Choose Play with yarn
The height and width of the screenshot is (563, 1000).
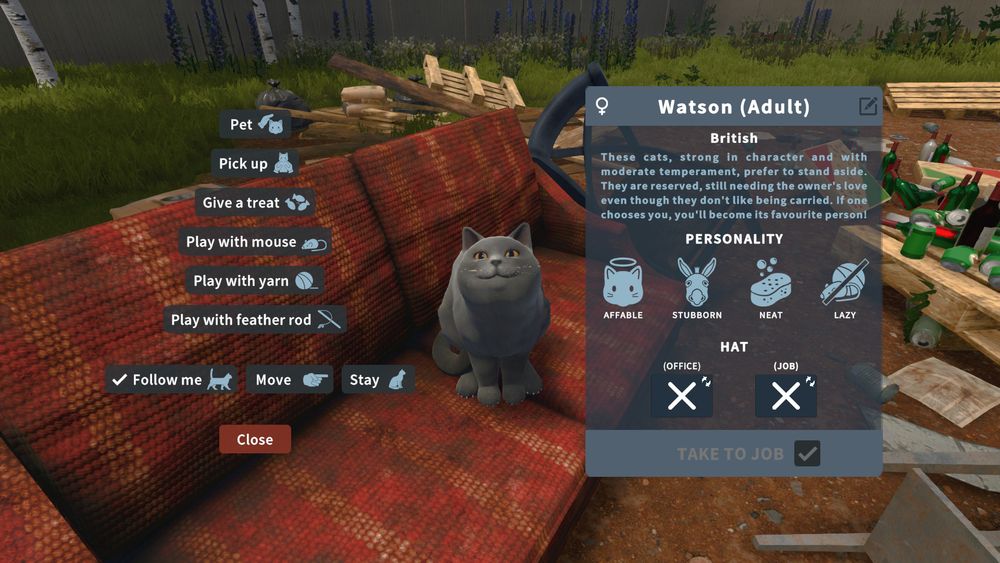pos(255,281)
